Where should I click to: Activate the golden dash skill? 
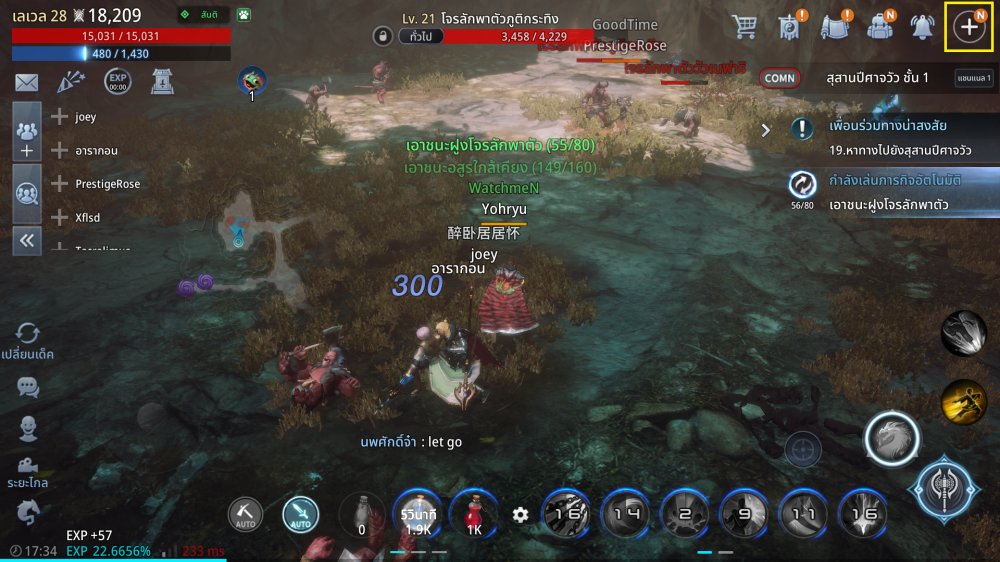963,401
